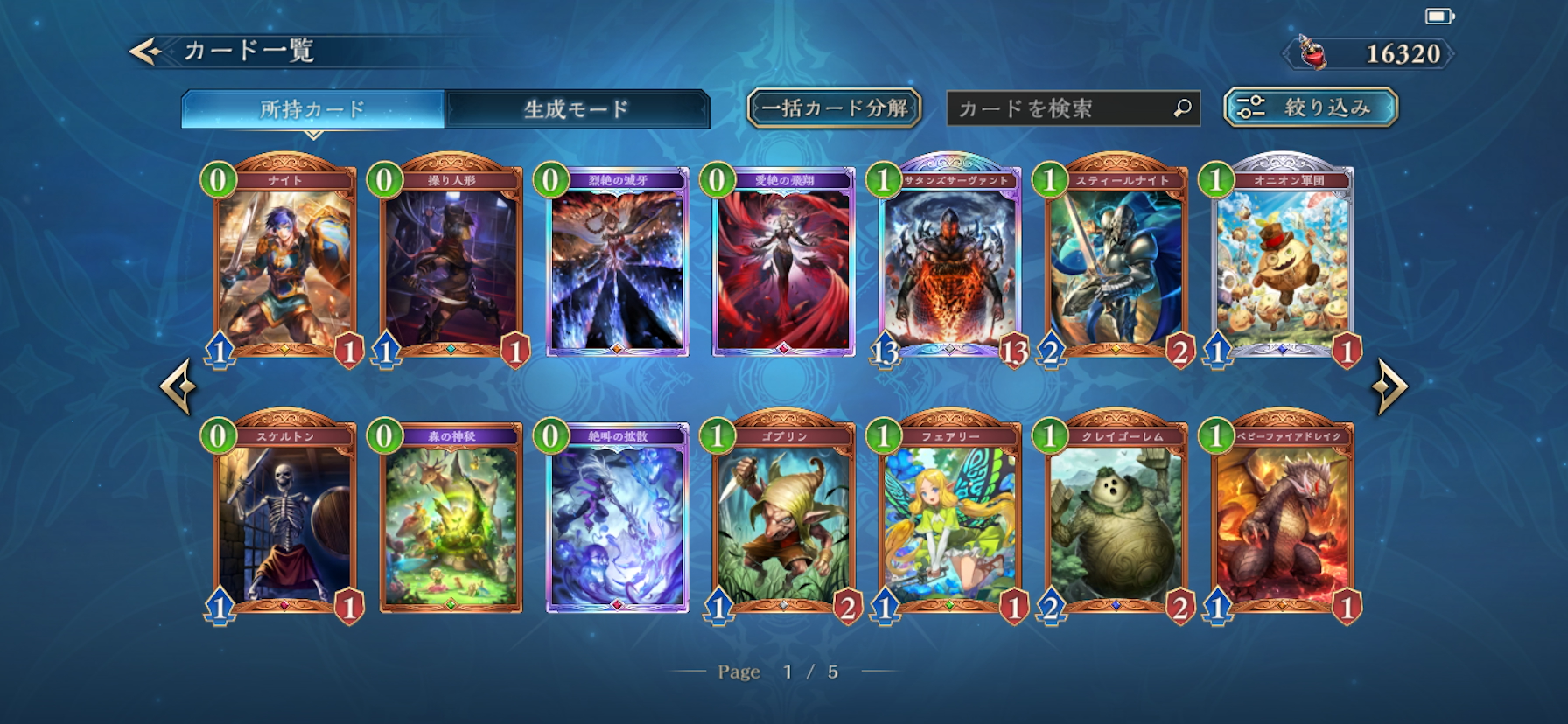Open 一括カード分解 bulk dismantle
Viewport: 1568px width, 724px height.
[x=834, y=108]
